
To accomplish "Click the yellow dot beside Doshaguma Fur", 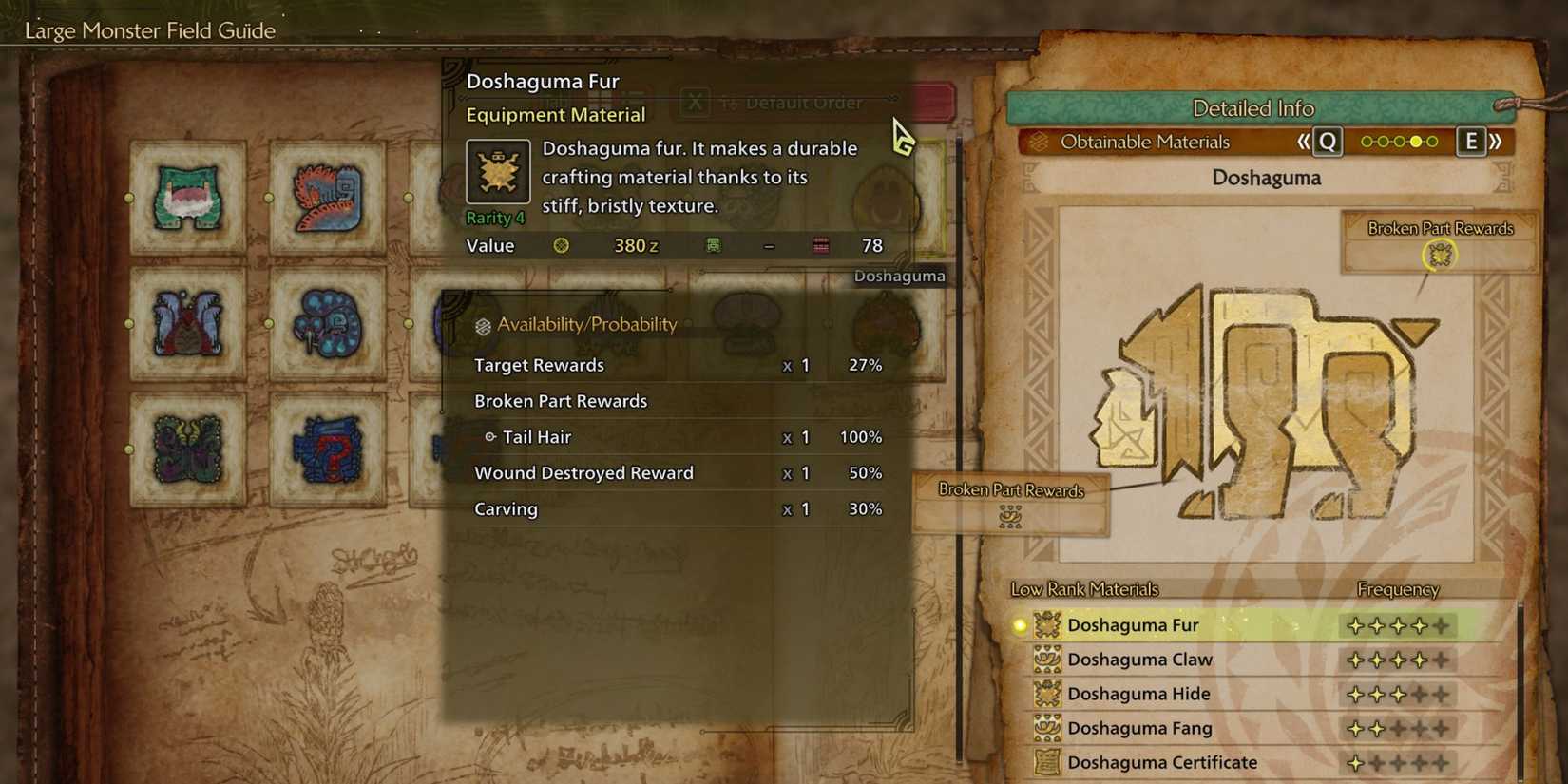I will point(1018,624).
